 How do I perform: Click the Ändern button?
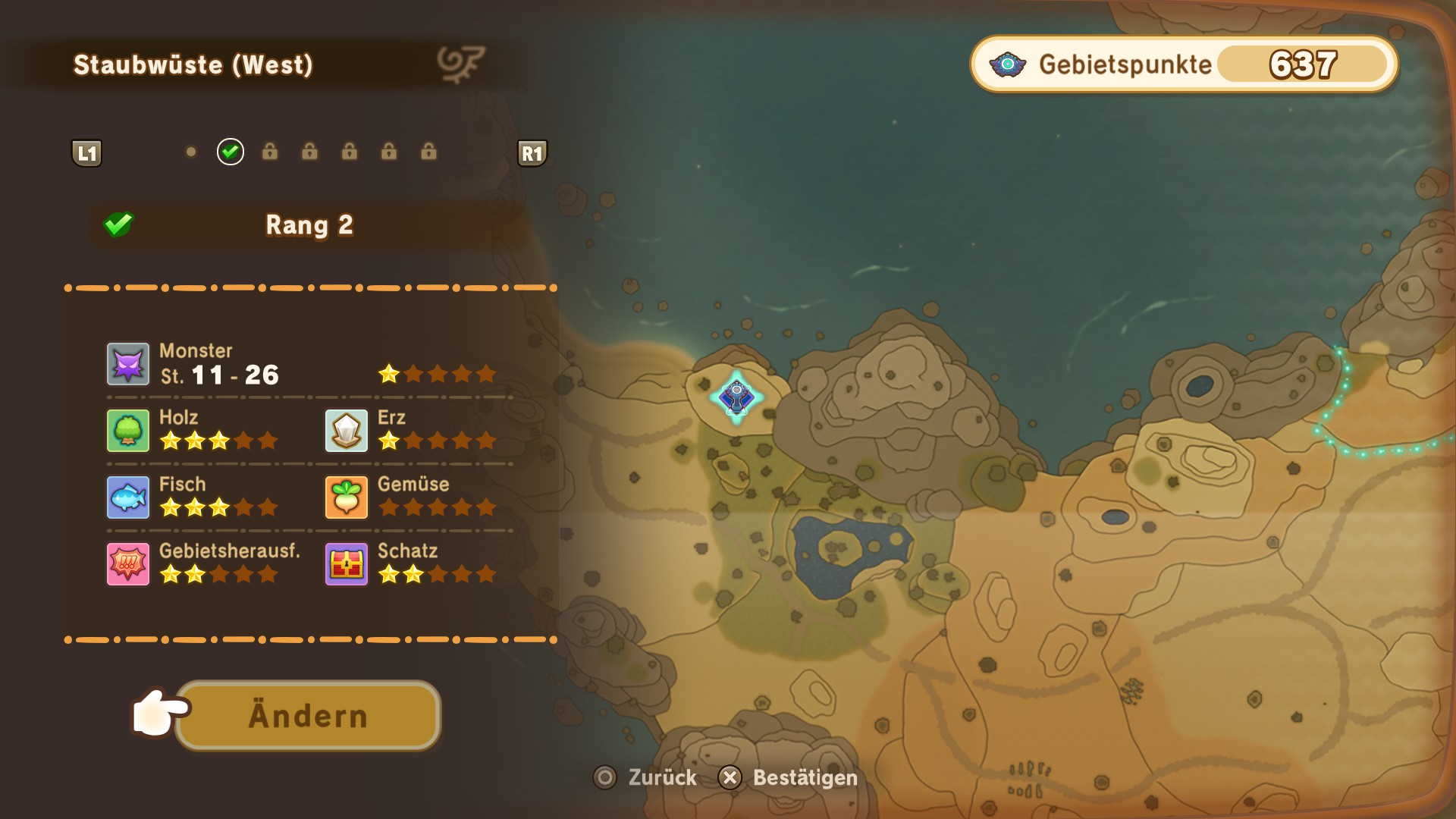click(x=308, y=716)
